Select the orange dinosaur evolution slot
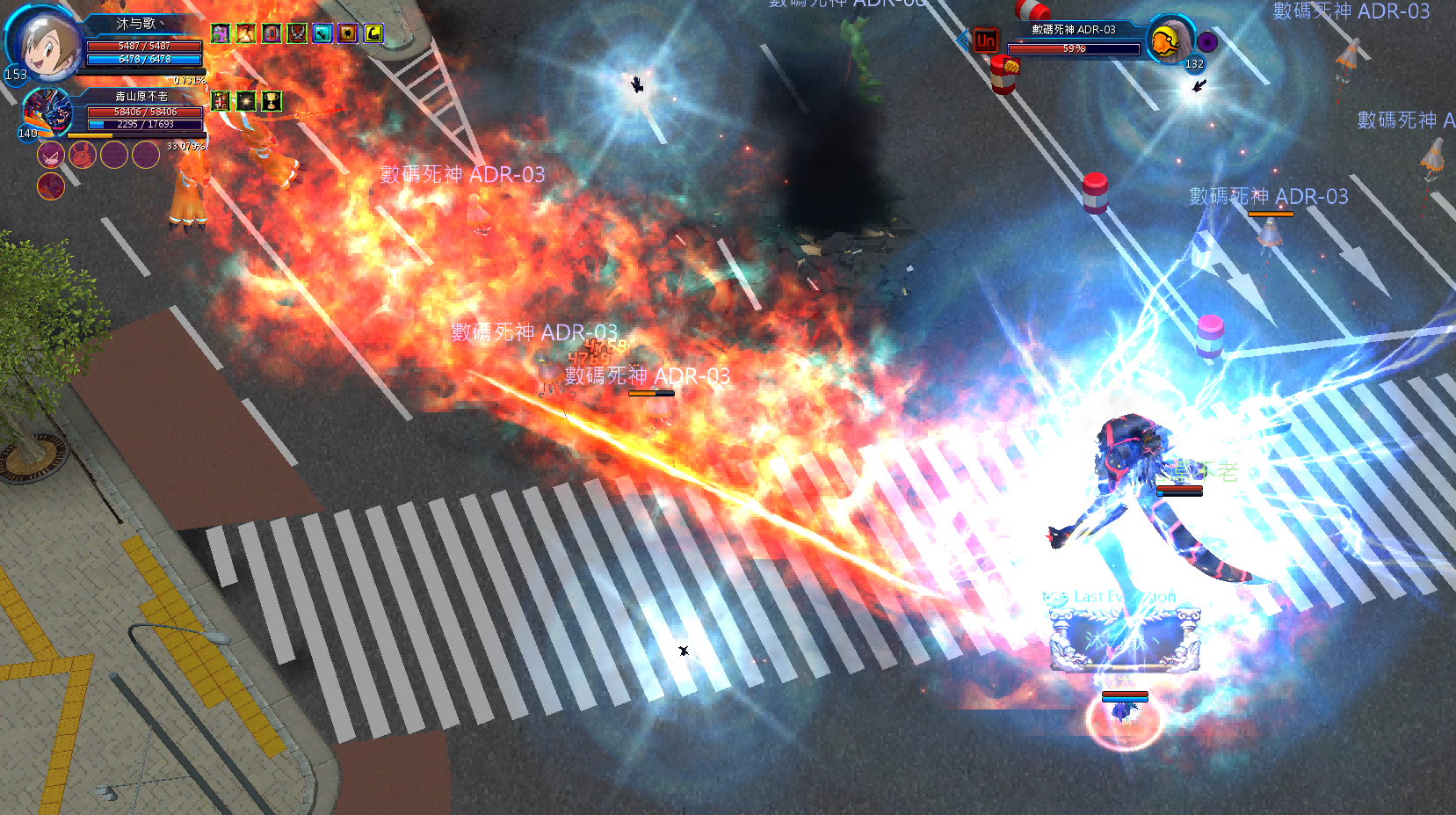1456x815 pixels. [82, 155]
